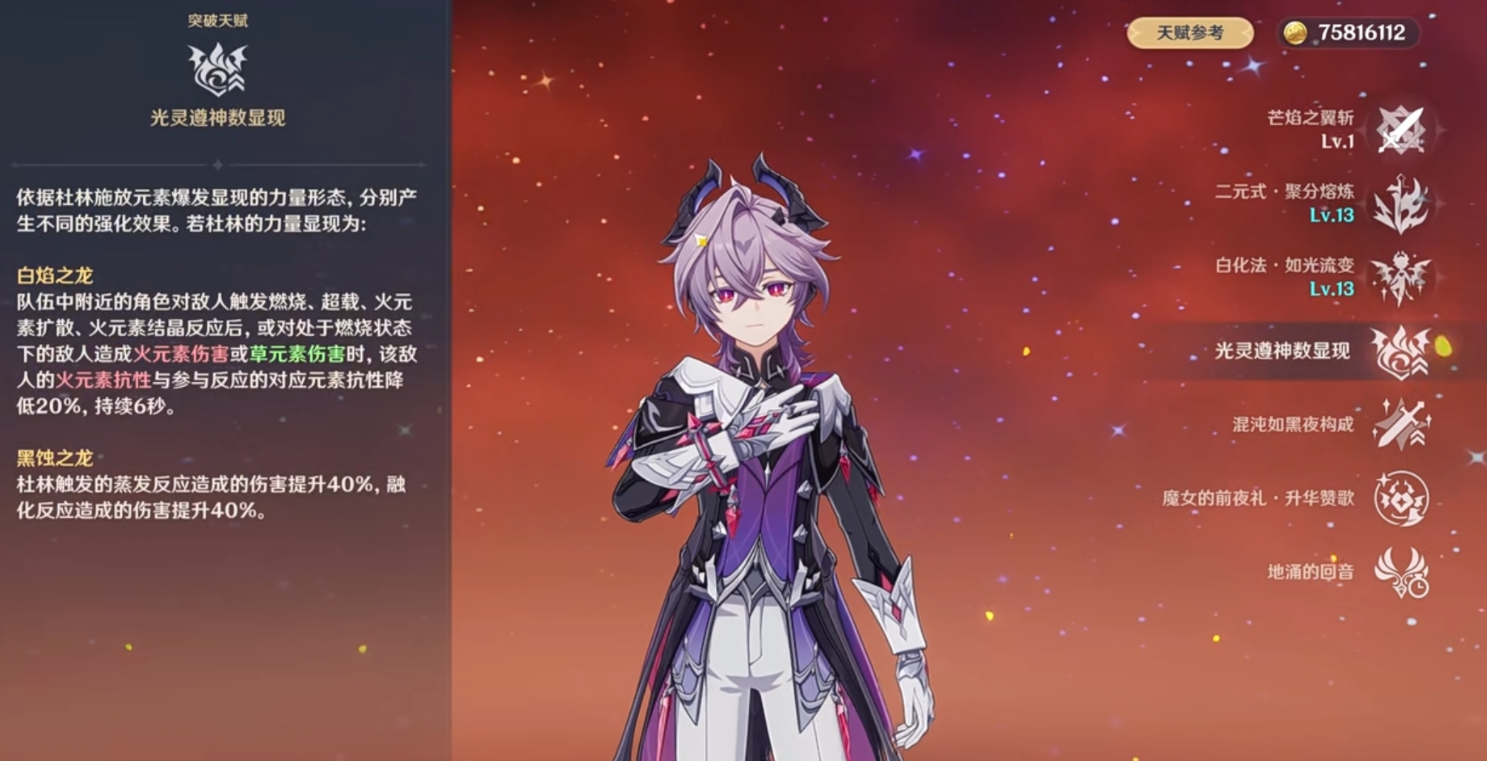
Task: Click the 光灵遵神数显现 passive talent icon
Action: [1402, 352]
